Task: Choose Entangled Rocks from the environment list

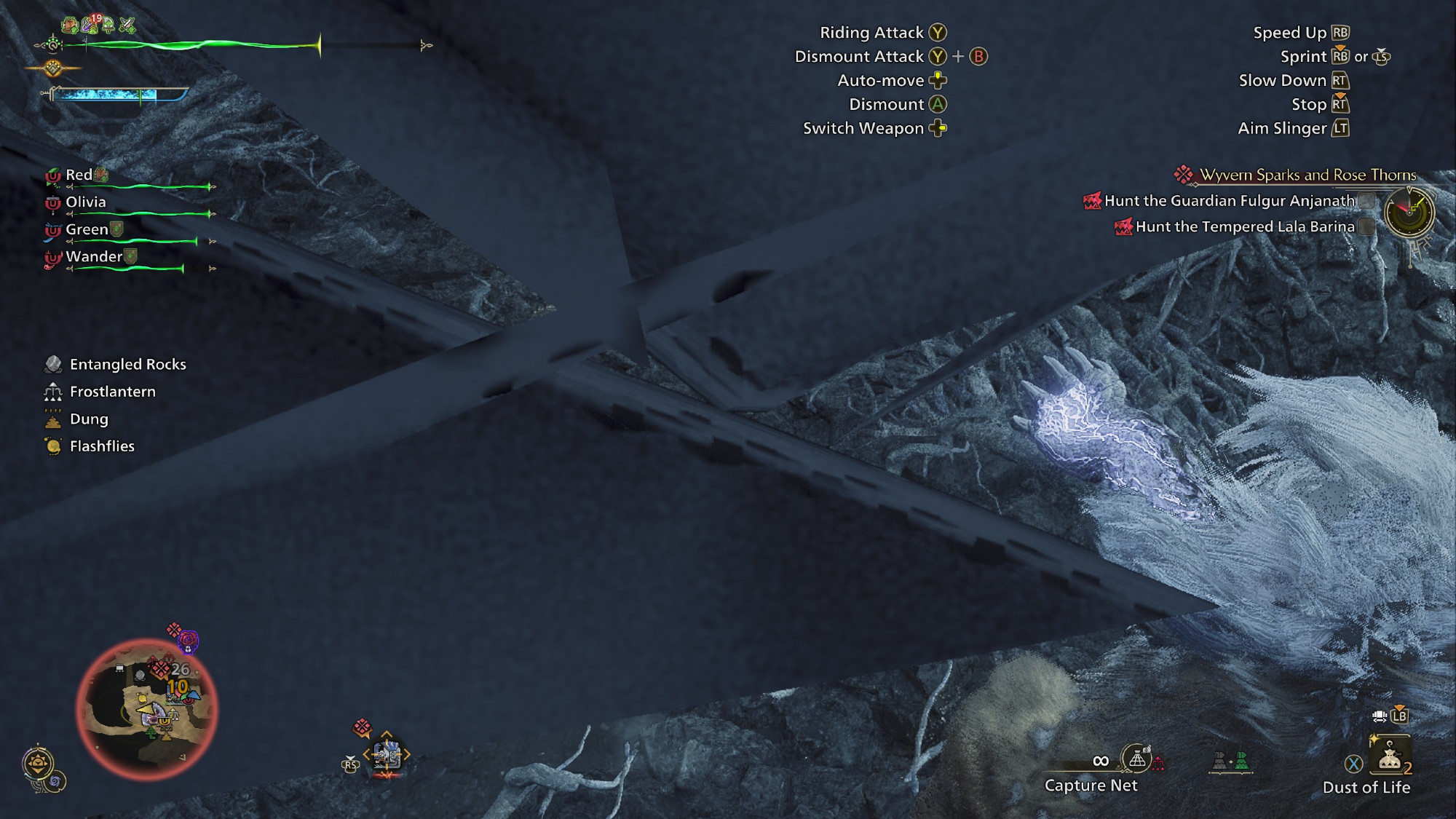Action: [x=127, y=364]
